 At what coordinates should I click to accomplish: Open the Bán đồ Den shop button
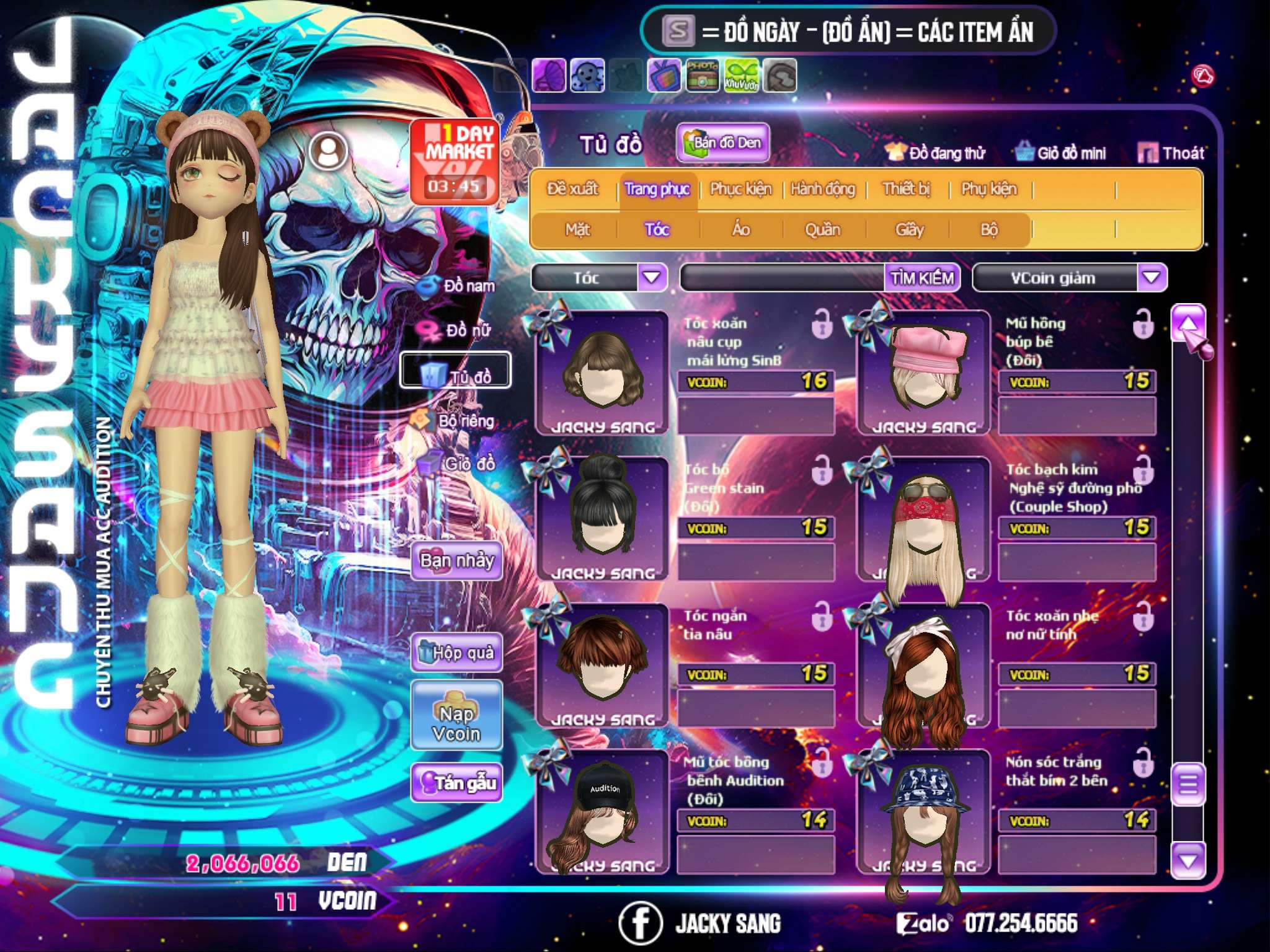(x=723, y=143)
